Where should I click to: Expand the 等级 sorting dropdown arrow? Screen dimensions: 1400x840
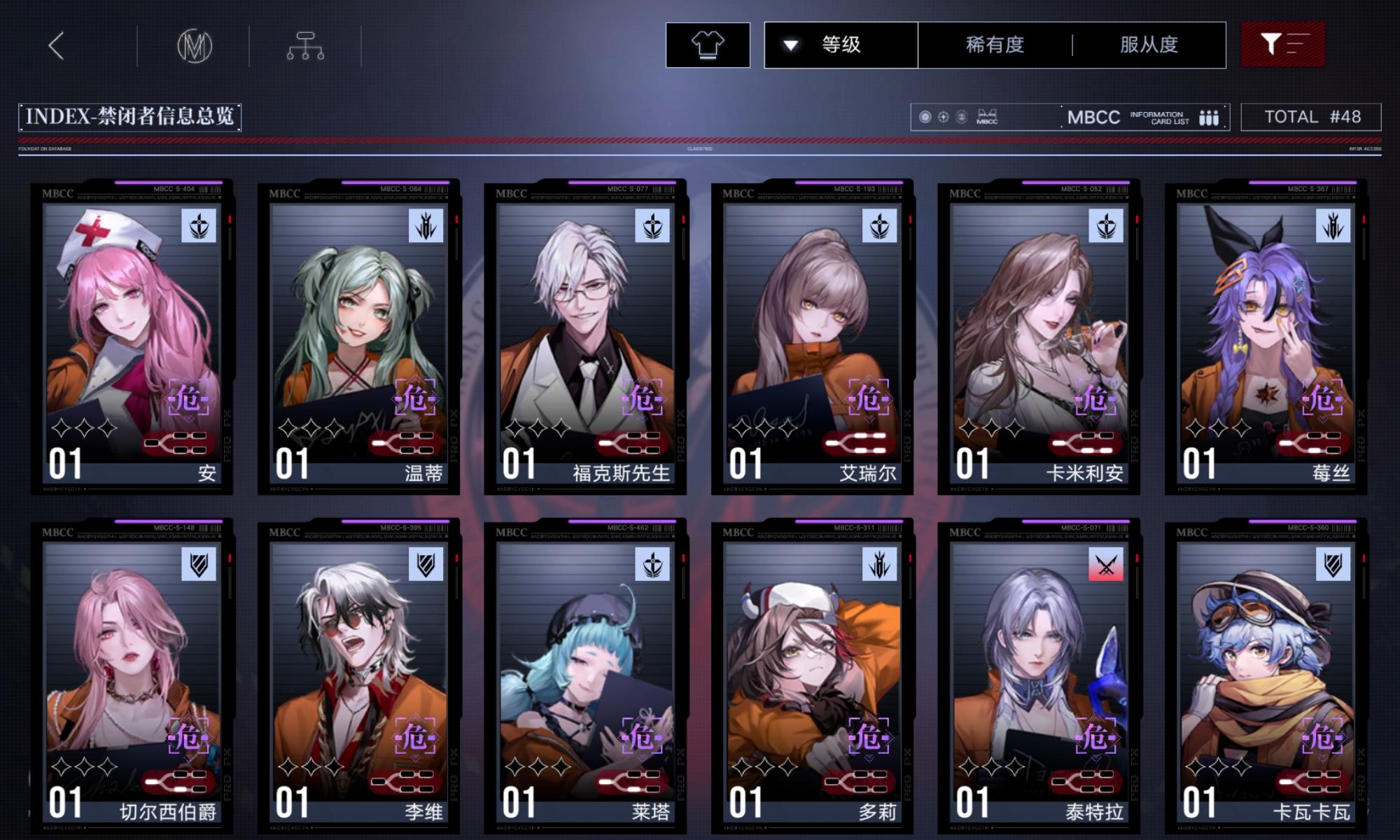tap(788, 44)
